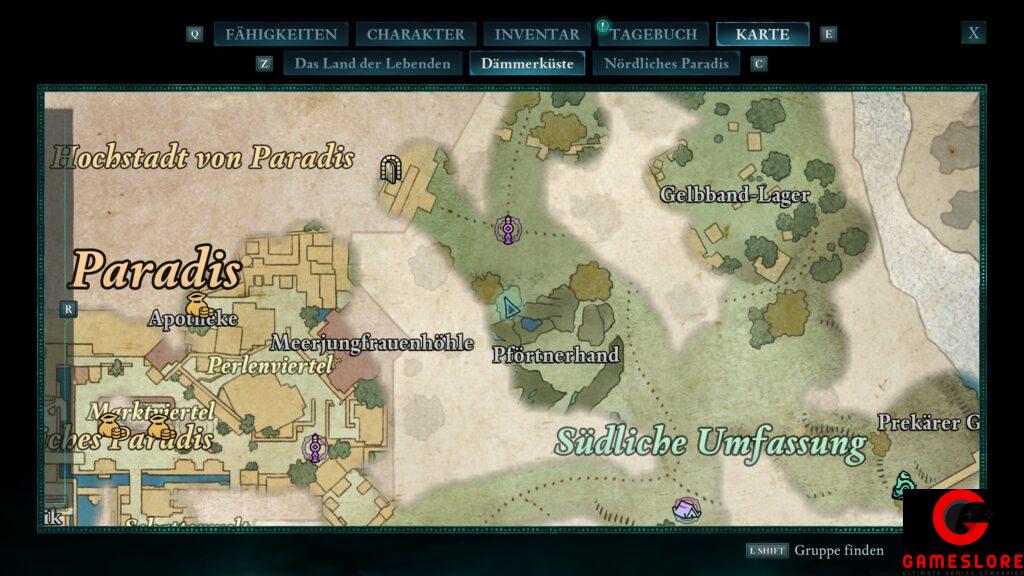
Task: Click the Gruppe finden option
Action: (x=839, y=550)
